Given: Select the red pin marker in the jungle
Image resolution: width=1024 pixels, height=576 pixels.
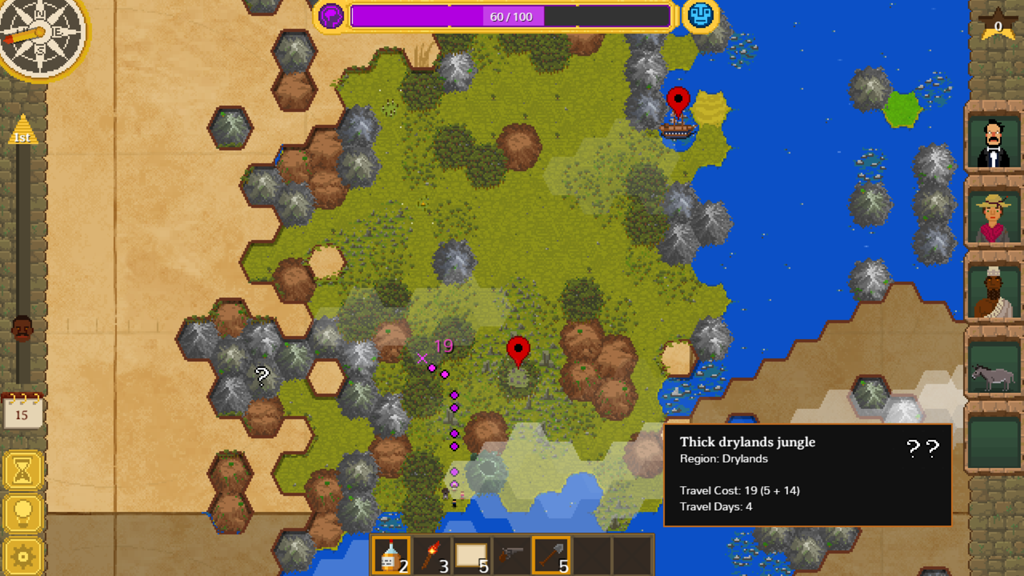Looking at the screenshot, I should point(517,350).
